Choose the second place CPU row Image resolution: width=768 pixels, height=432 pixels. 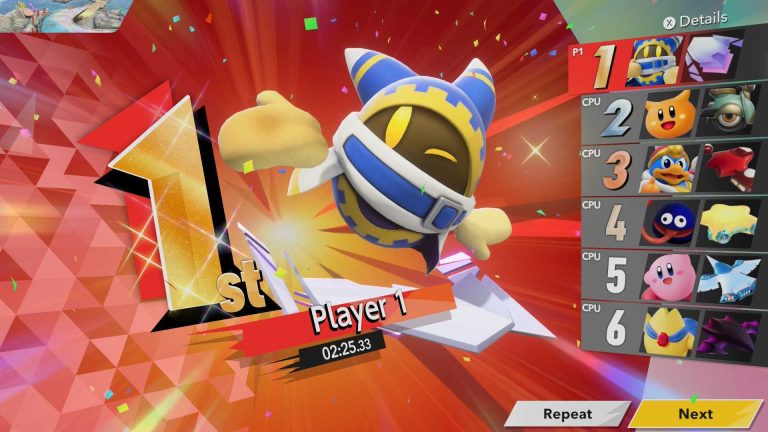672,116
